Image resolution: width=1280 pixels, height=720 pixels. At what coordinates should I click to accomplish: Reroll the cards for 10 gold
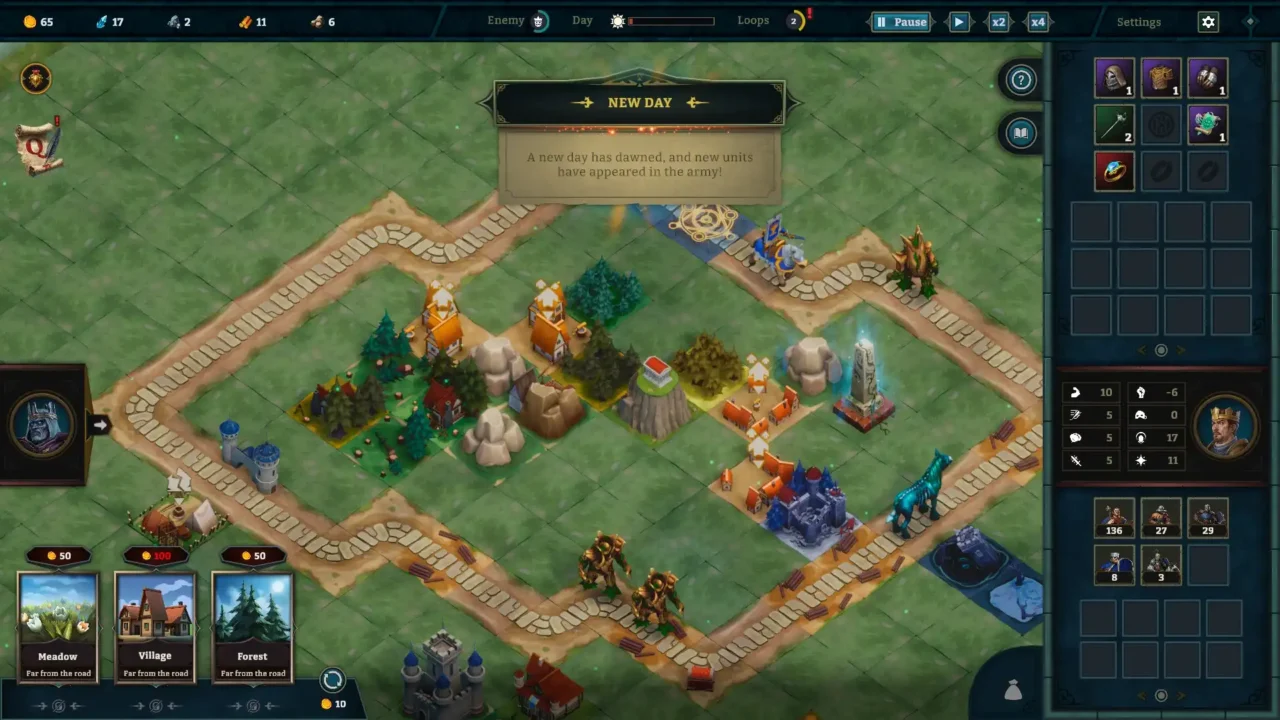click(x=333, y=679)
